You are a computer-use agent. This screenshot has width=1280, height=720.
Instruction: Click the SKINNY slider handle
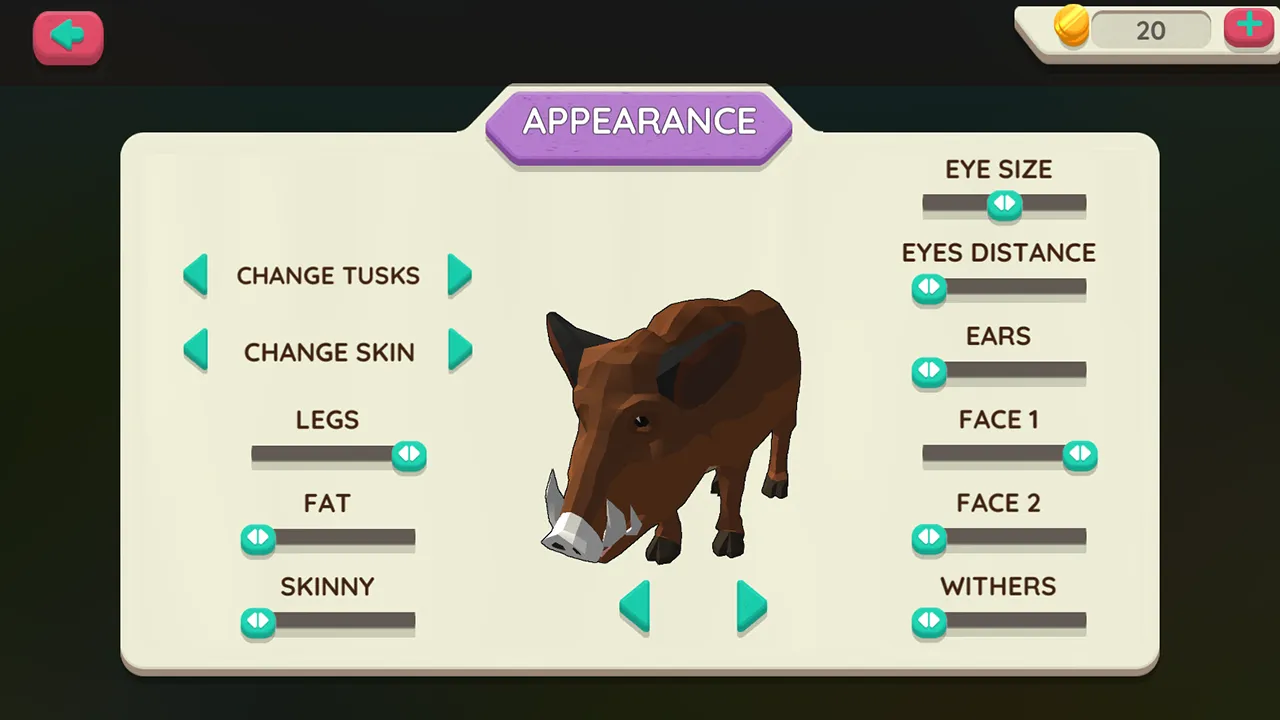point(258,622)
